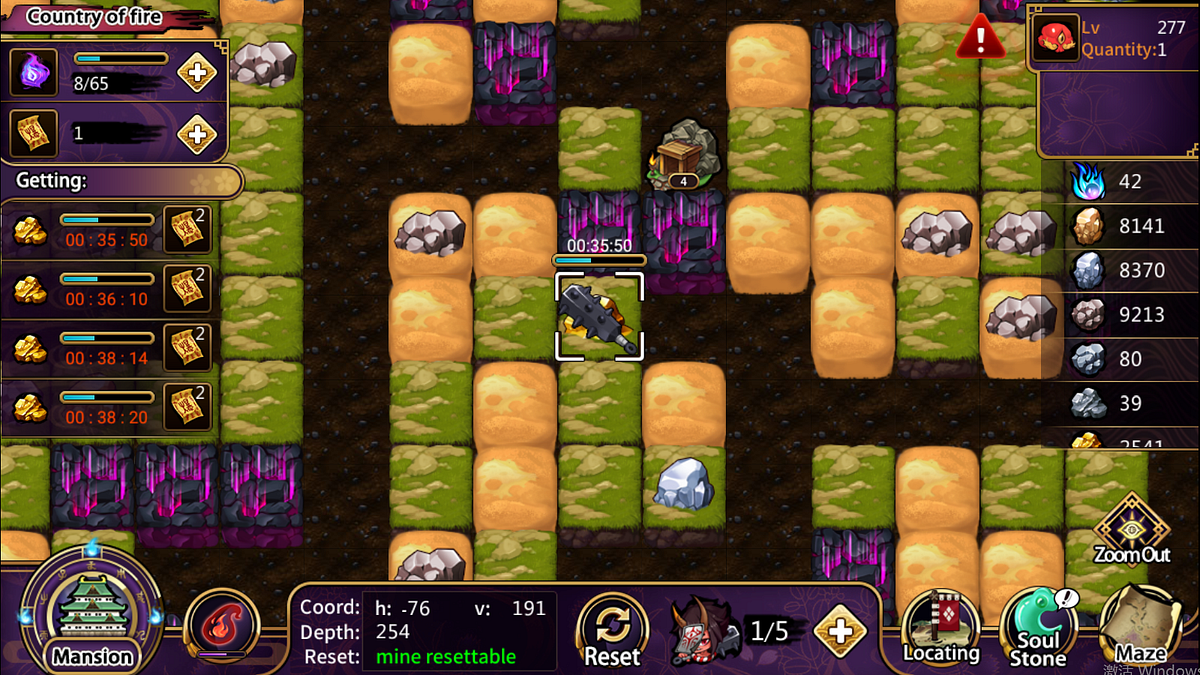Select the highlighted tile with the spiked club
This screenshot has height=675, width=1200.
click(x=599, y=317)
